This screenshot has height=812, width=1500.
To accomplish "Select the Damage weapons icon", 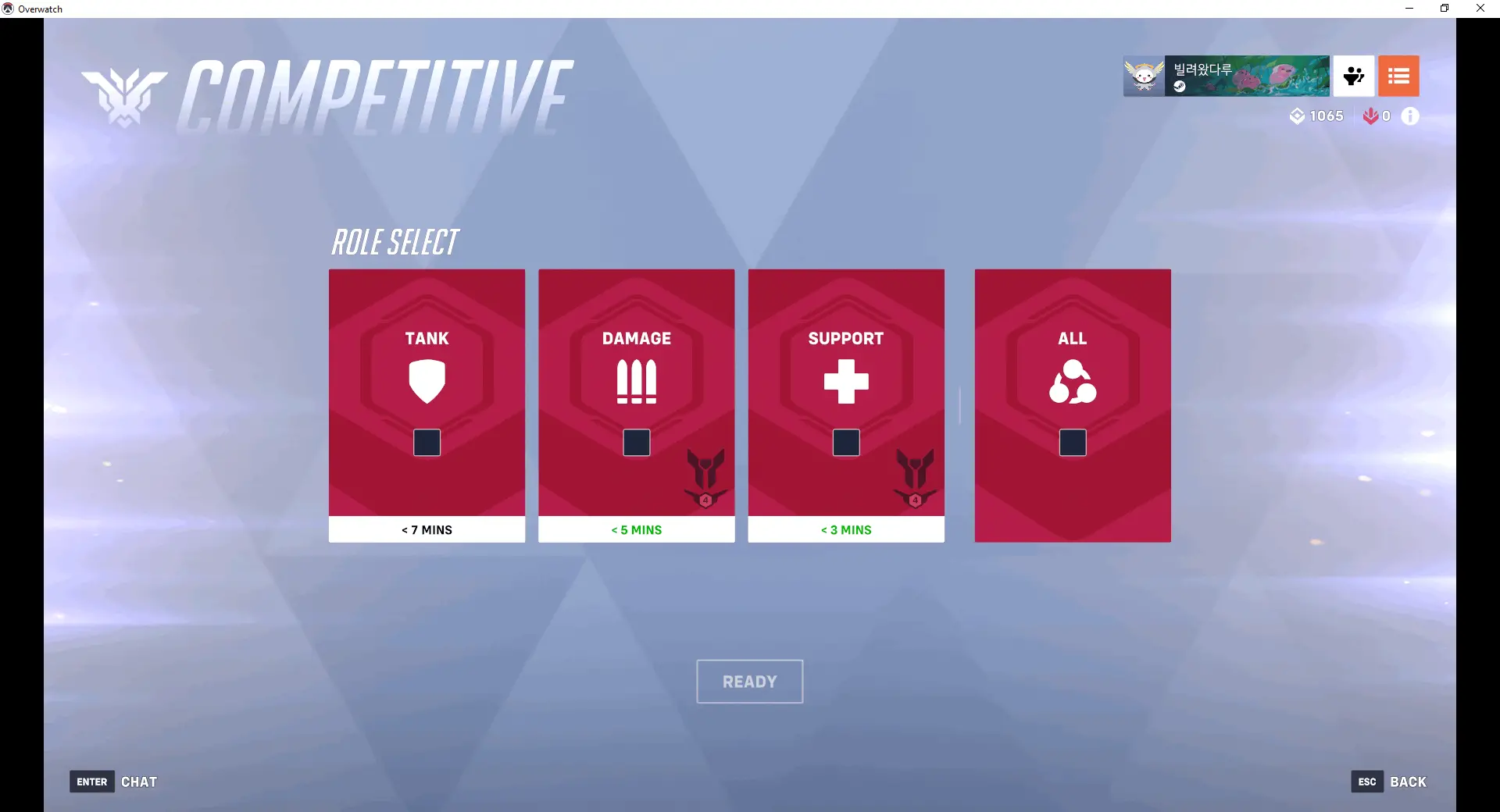I will click(x=636, y=382).
